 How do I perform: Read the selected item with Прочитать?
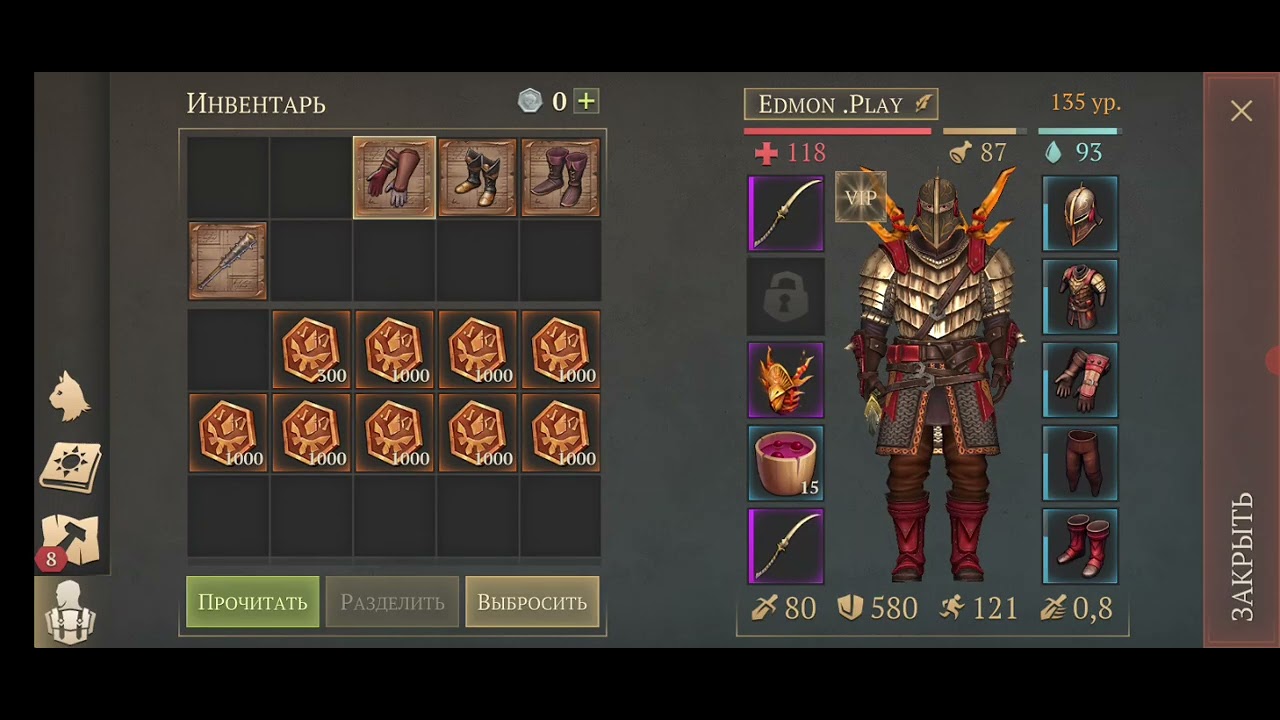253,602
